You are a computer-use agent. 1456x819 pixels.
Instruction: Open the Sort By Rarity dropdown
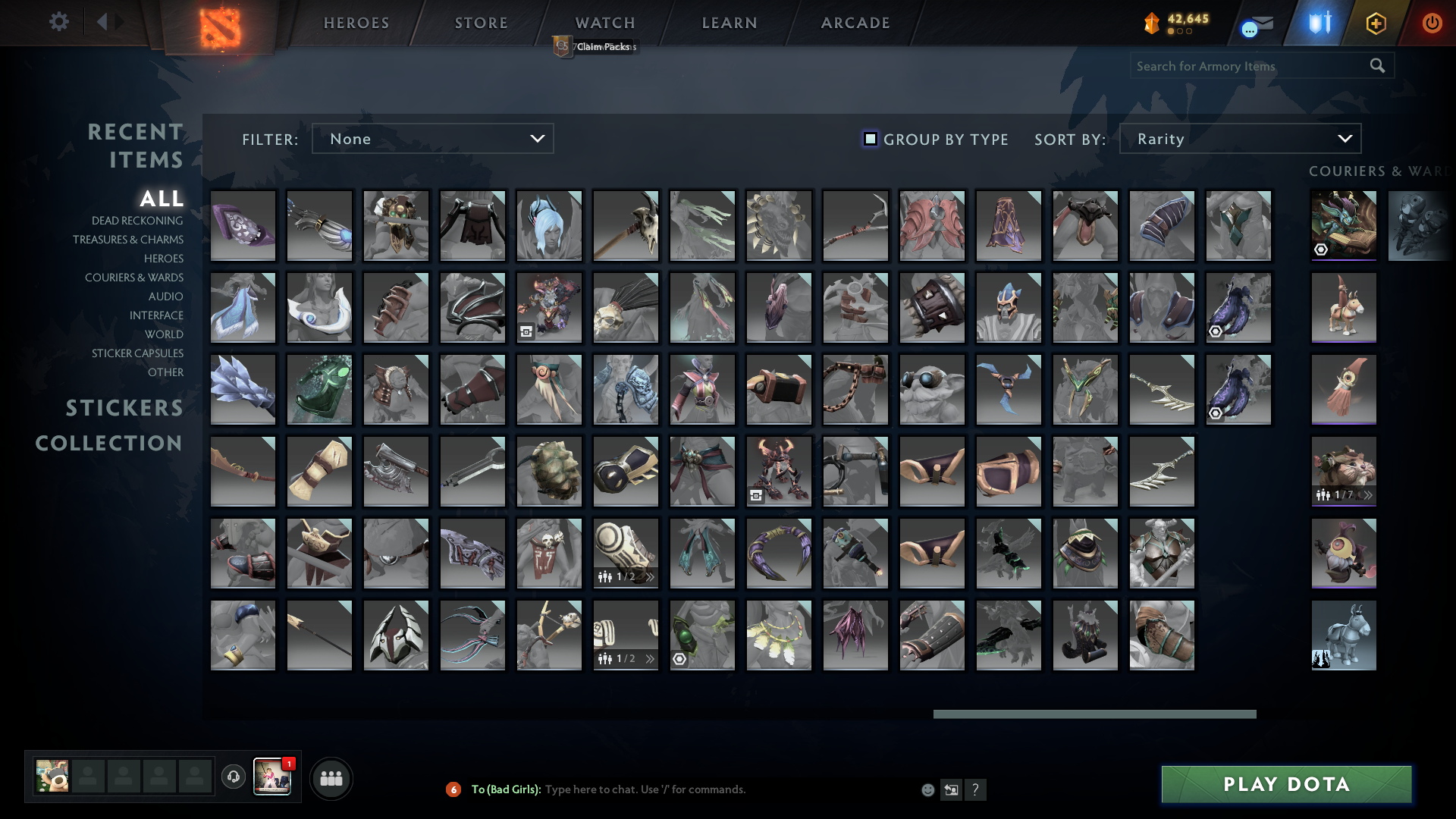[1239, 138]
